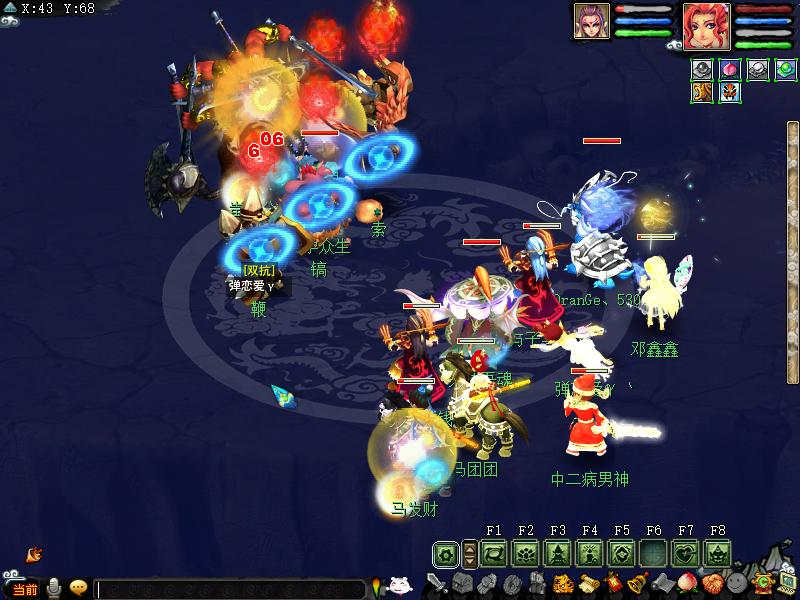This screenshot has height=600, width=800.
Task: Activate the F8 skill slot
Action: click(717, 553)
